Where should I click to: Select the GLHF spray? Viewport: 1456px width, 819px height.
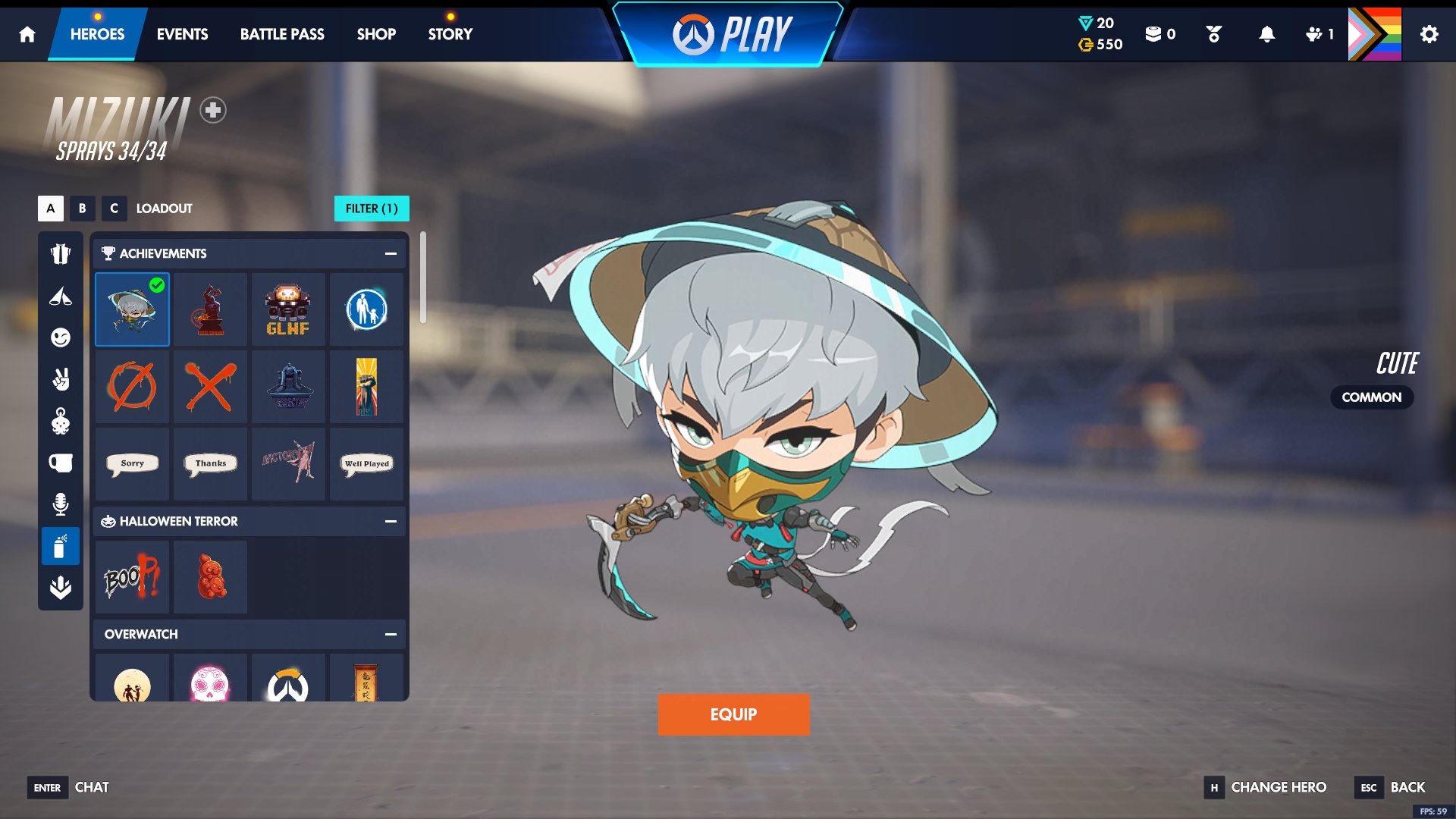tap(288, 310)
